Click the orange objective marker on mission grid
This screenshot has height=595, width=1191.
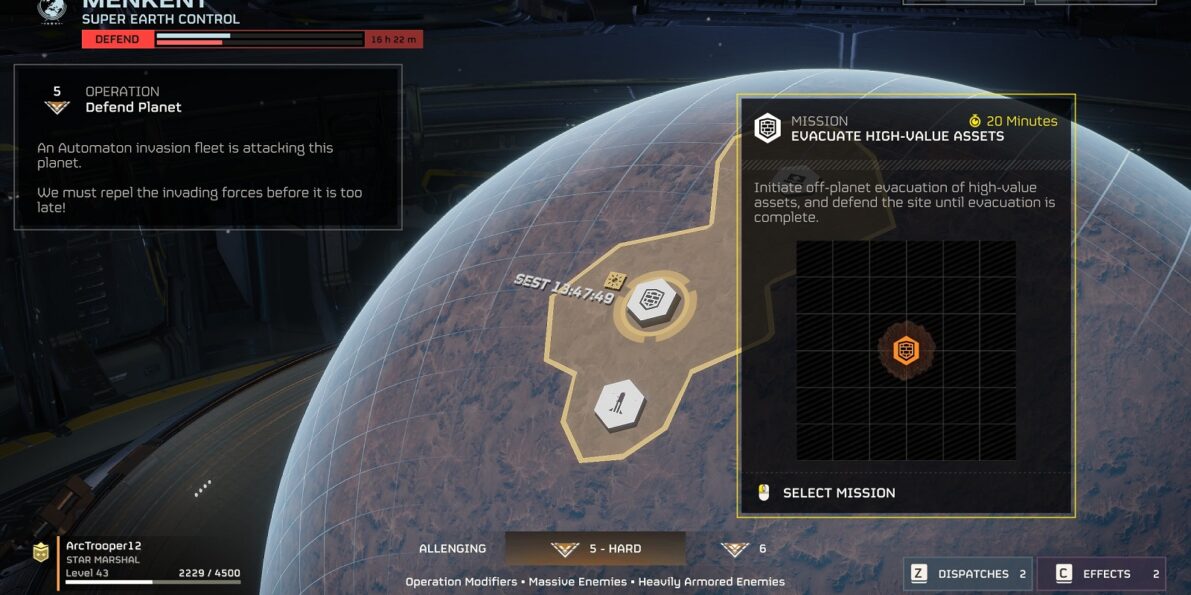coord(906,350)
